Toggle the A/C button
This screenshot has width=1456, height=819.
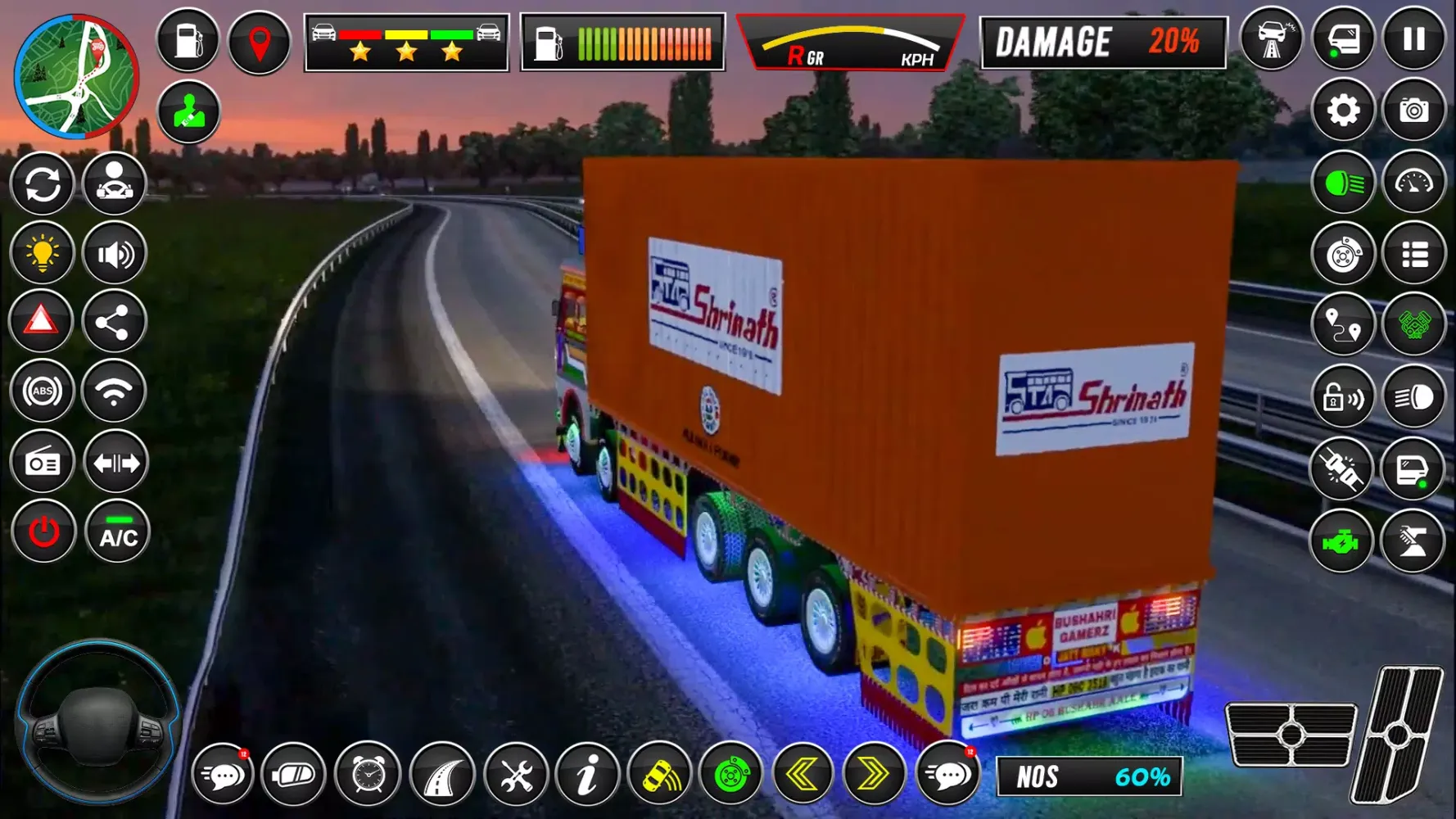click(118, 532)
